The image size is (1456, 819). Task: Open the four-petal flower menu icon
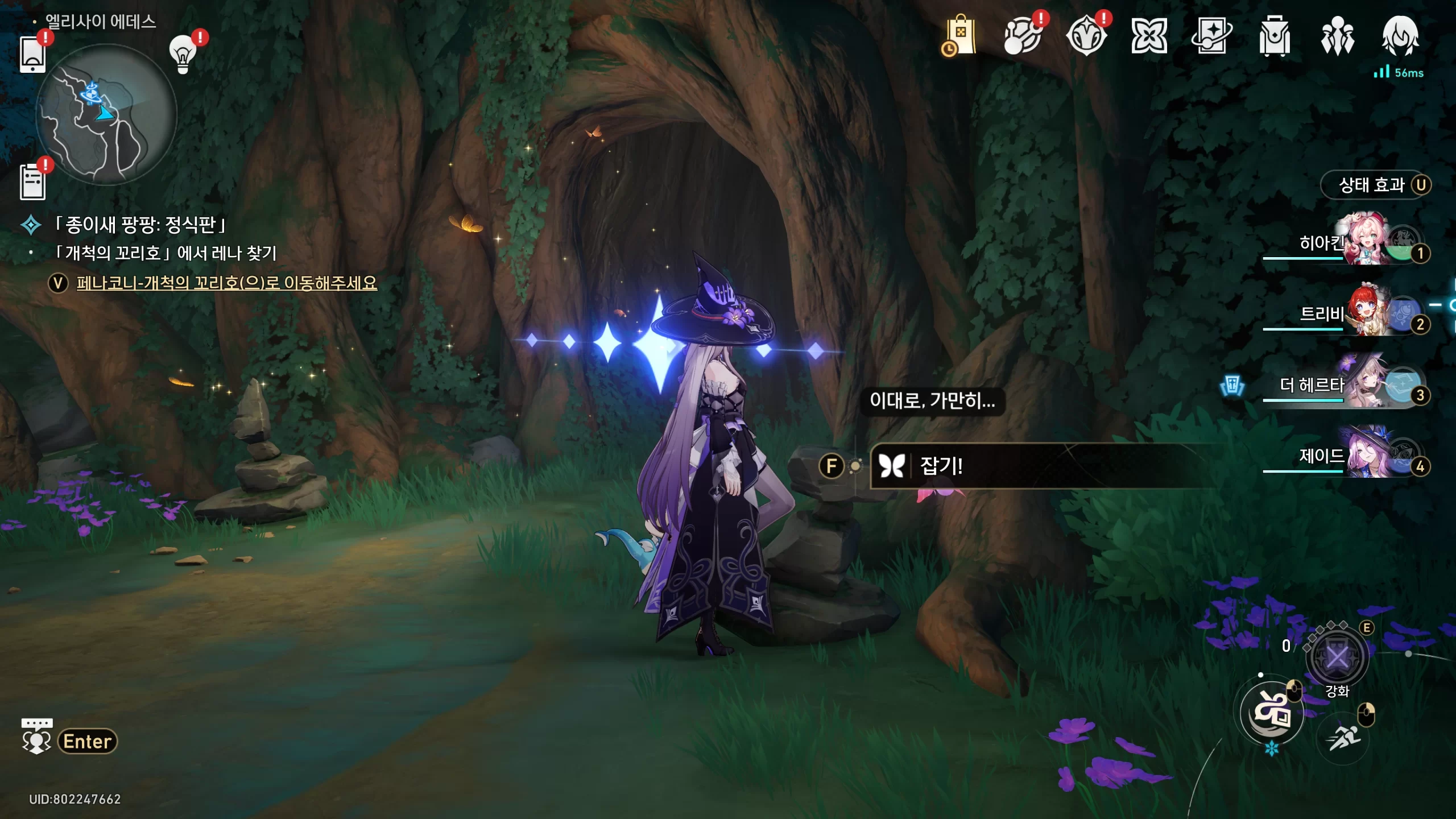point(1149,36)
